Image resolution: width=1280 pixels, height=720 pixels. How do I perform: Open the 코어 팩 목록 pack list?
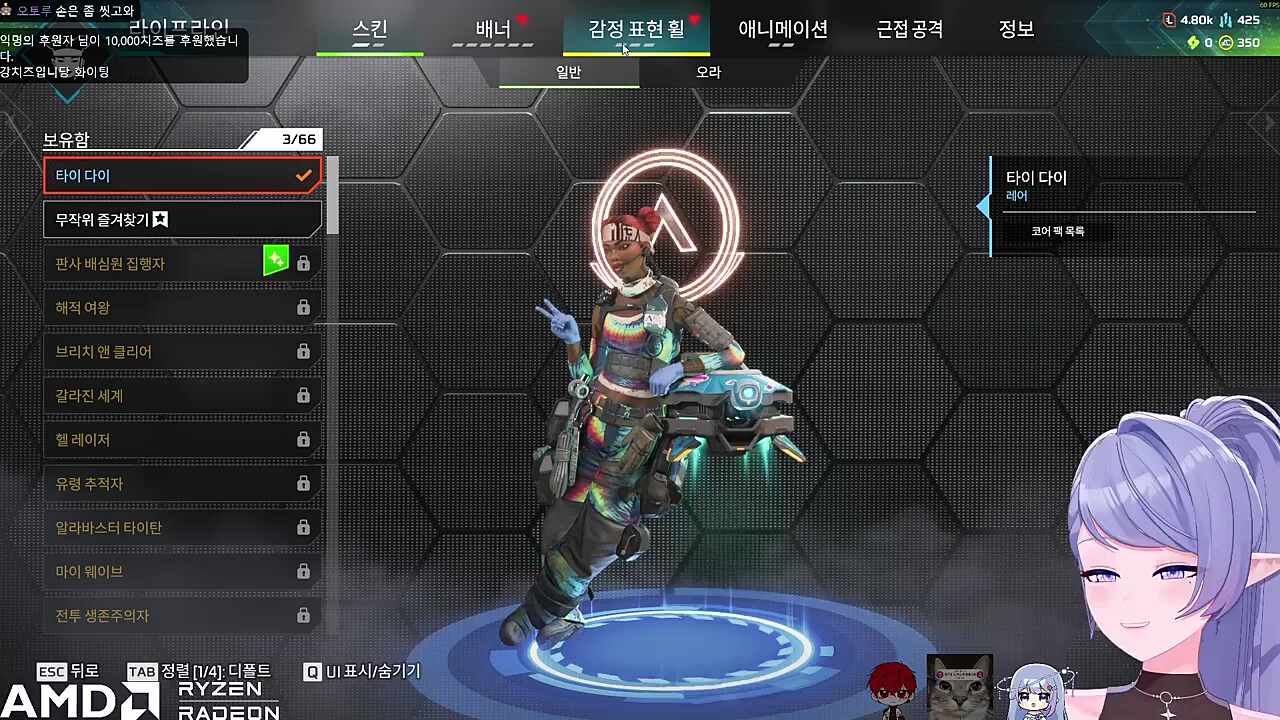point(1061,230)
